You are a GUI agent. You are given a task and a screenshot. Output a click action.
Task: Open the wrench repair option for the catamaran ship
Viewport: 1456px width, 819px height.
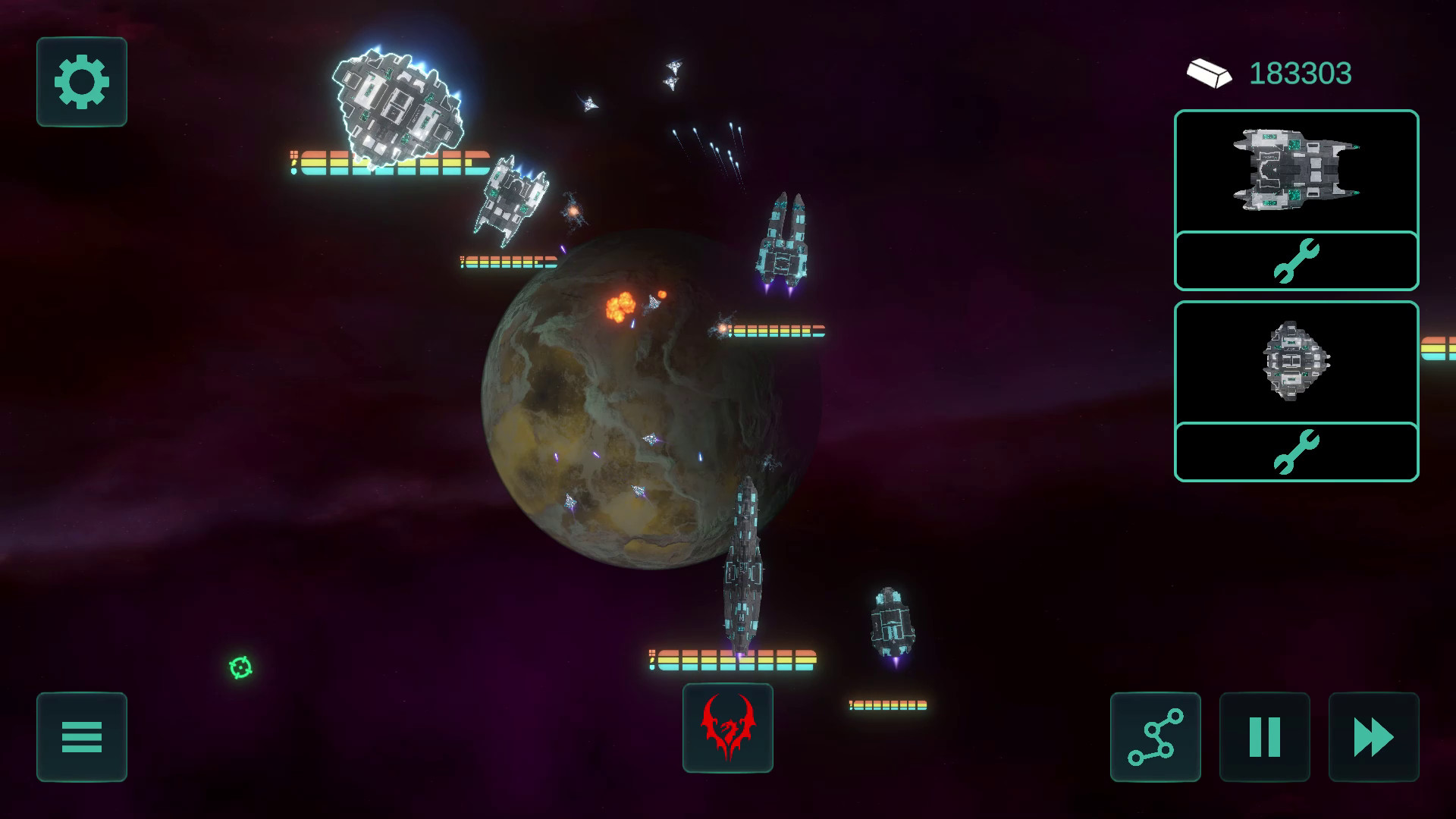pyautogui.click(x=1295, y=261)
